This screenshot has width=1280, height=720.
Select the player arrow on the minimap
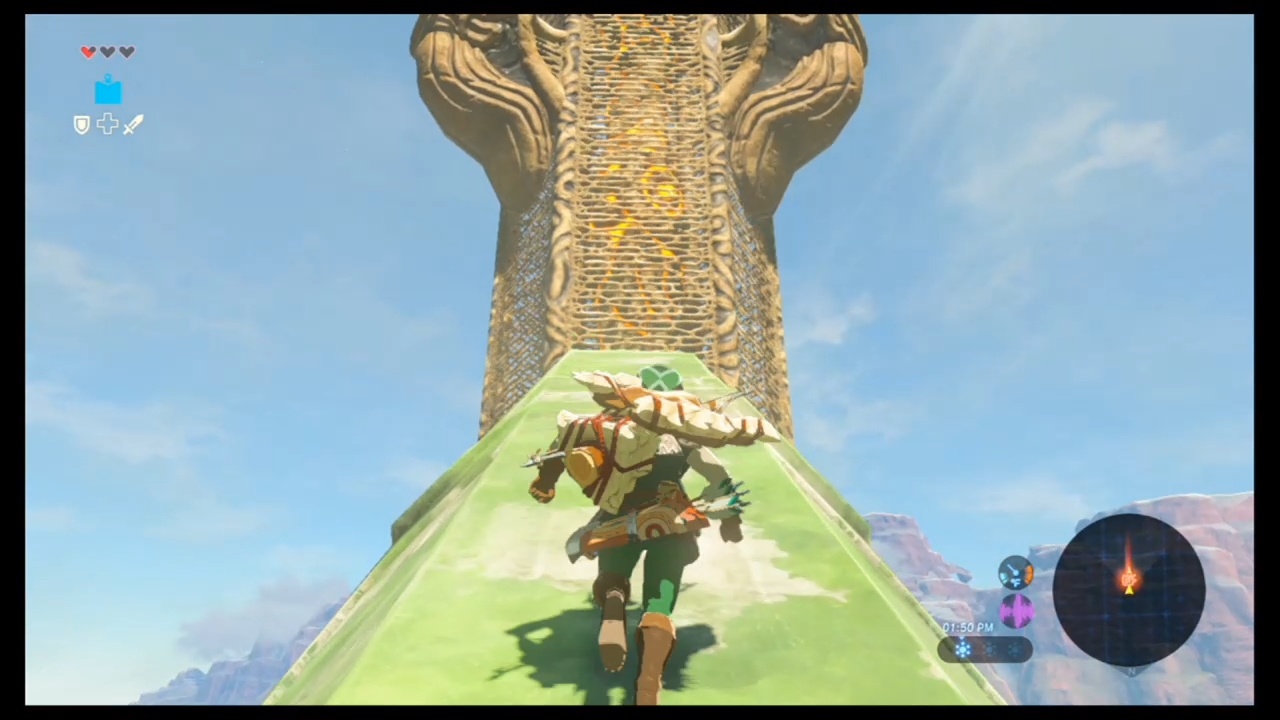[1129, 591]
